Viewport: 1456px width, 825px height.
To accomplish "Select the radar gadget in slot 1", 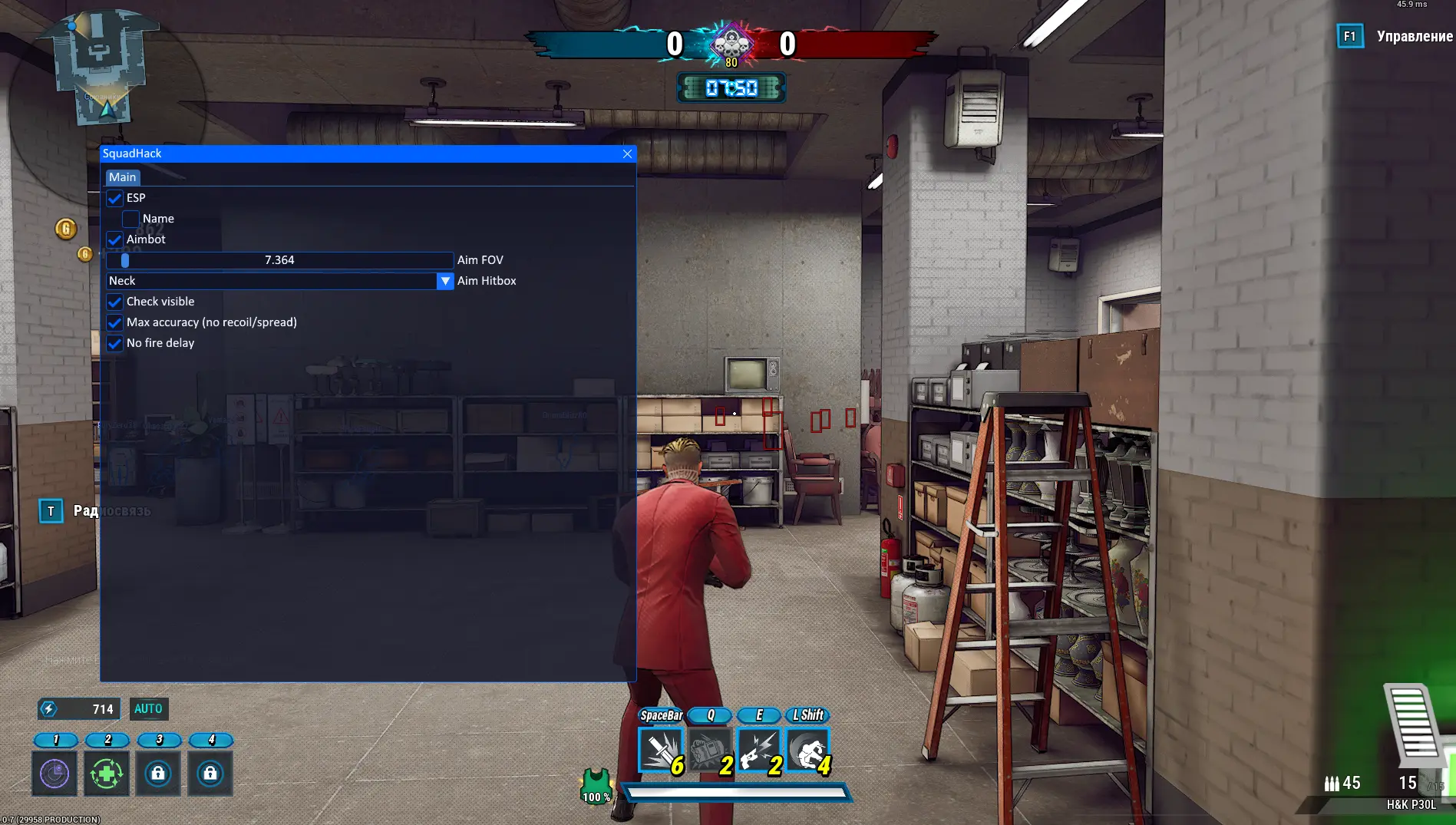I will point(54,773).
